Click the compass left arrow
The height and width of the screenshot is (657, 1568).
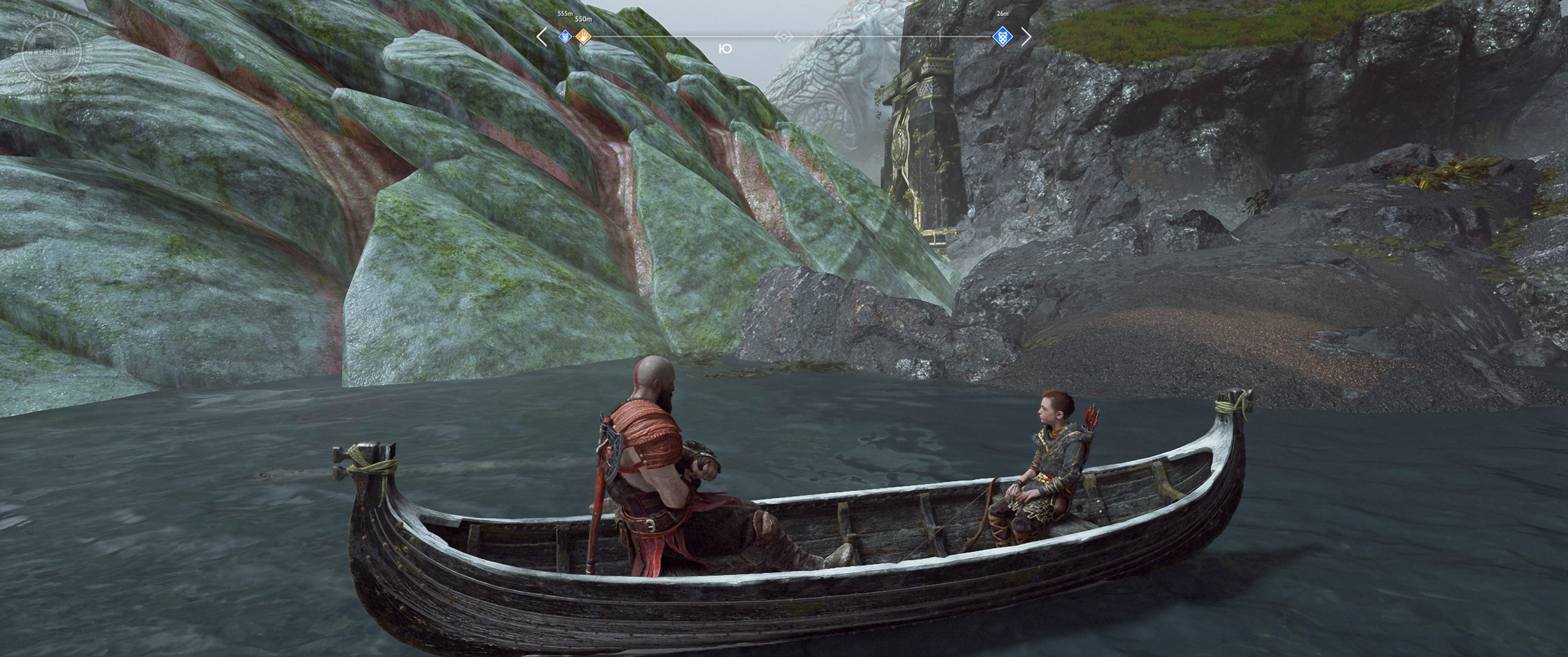(x=541, y=37)
